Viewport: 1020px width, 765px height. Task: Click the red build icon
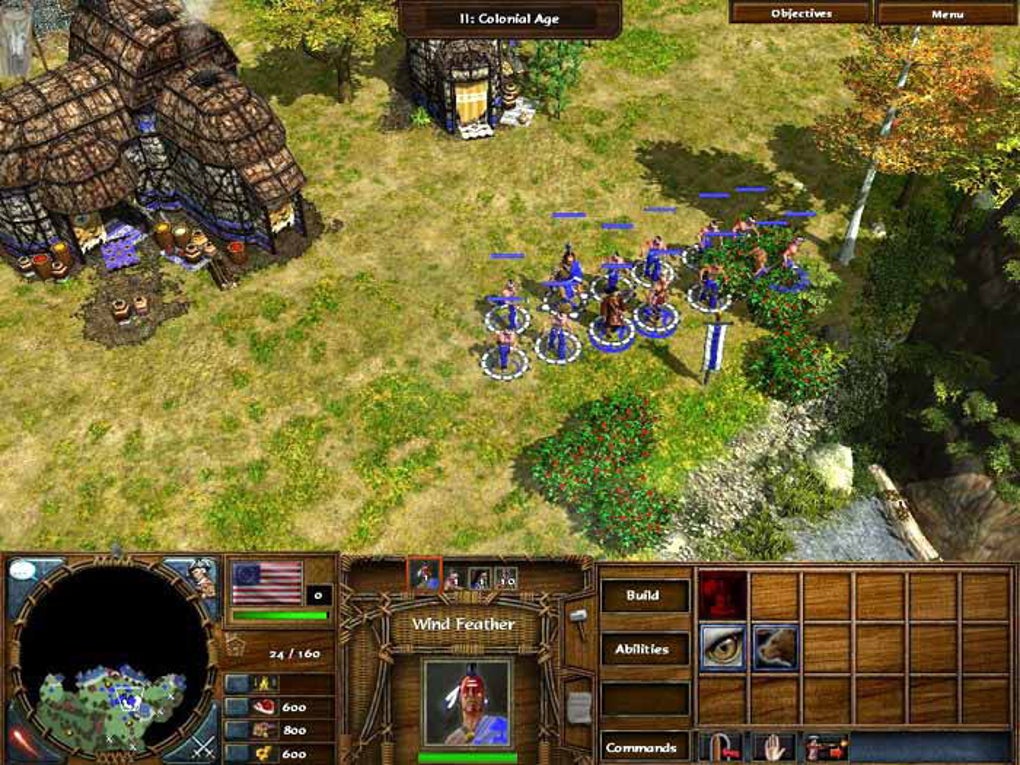pyautogui.click(x=722, y=596)
